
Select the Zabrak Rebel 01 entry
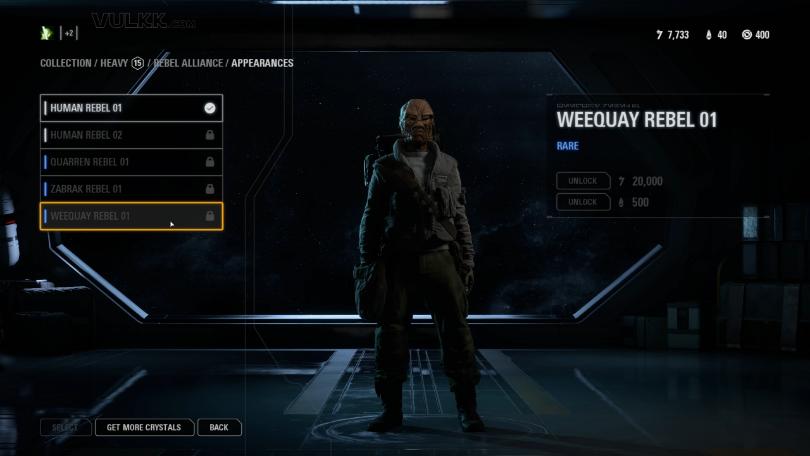(130, 189)
